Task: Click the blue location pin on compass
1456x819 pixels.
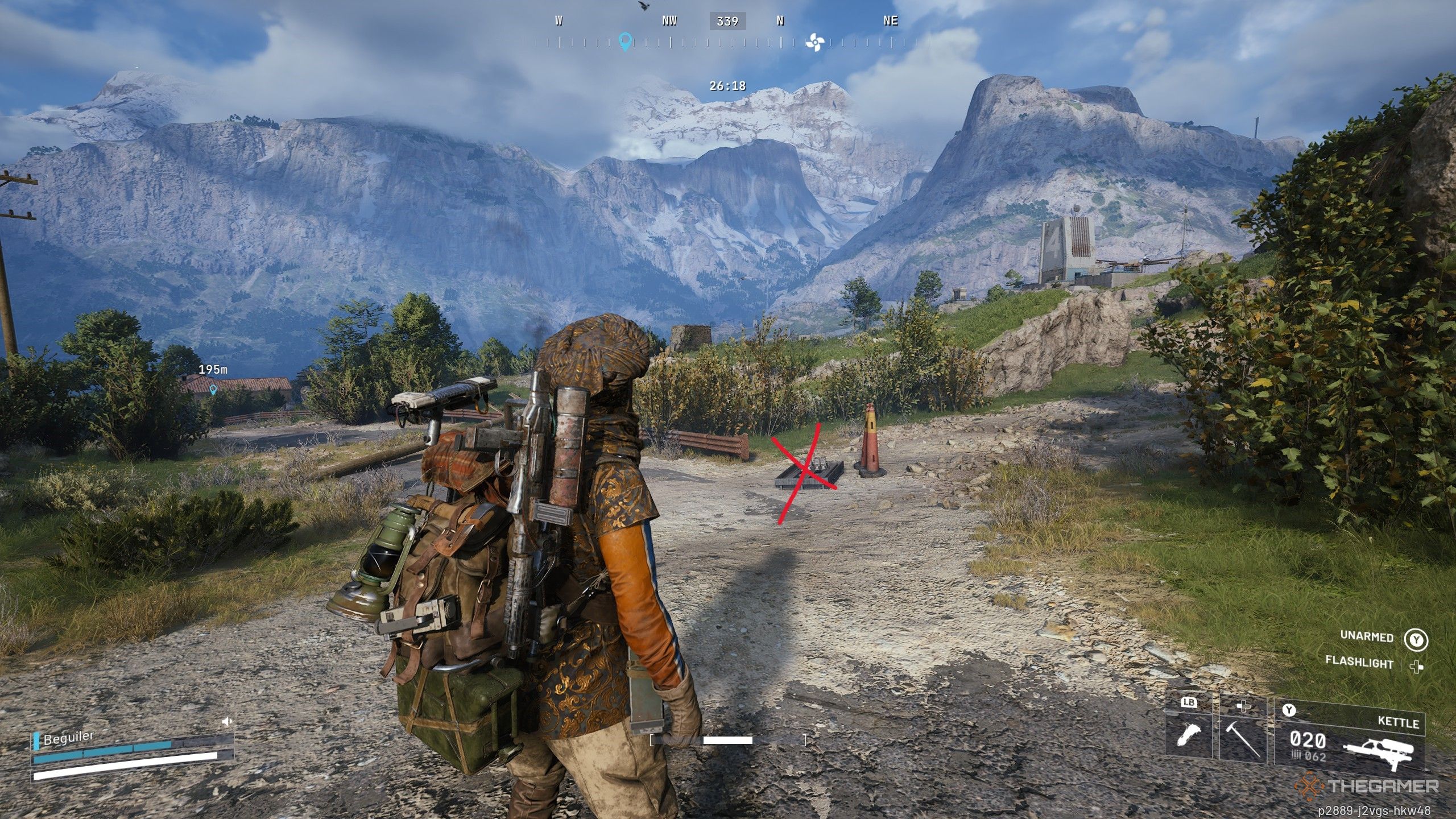Action: click(625, 42)
